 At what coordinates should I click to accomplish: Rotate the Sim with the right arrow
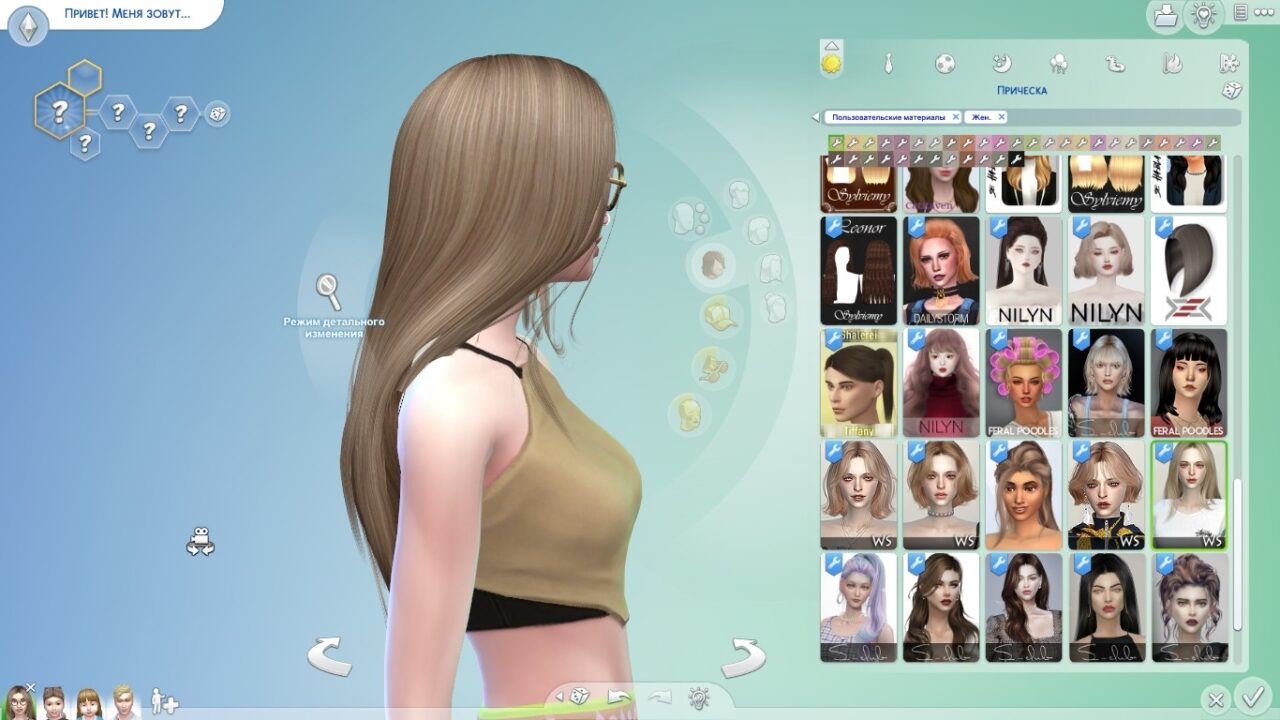pos(742,656)
